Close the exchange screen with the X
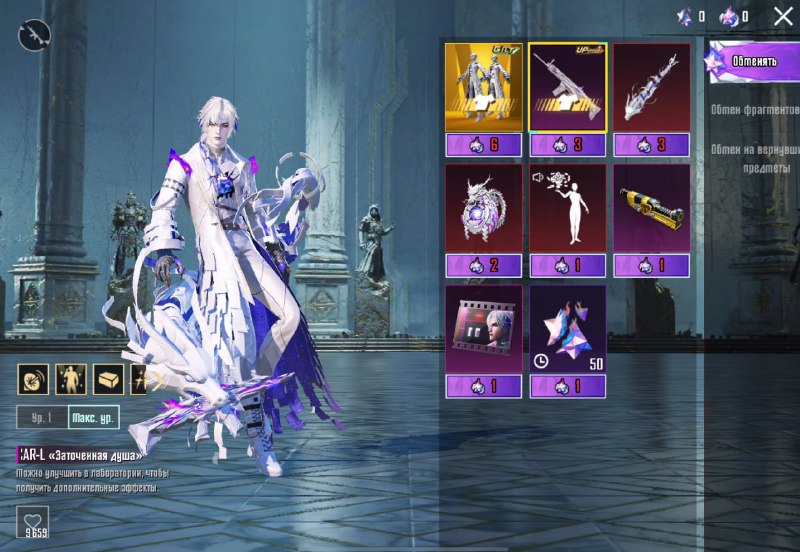The height and width of the screenshot is (552, 800). [783, 16]
